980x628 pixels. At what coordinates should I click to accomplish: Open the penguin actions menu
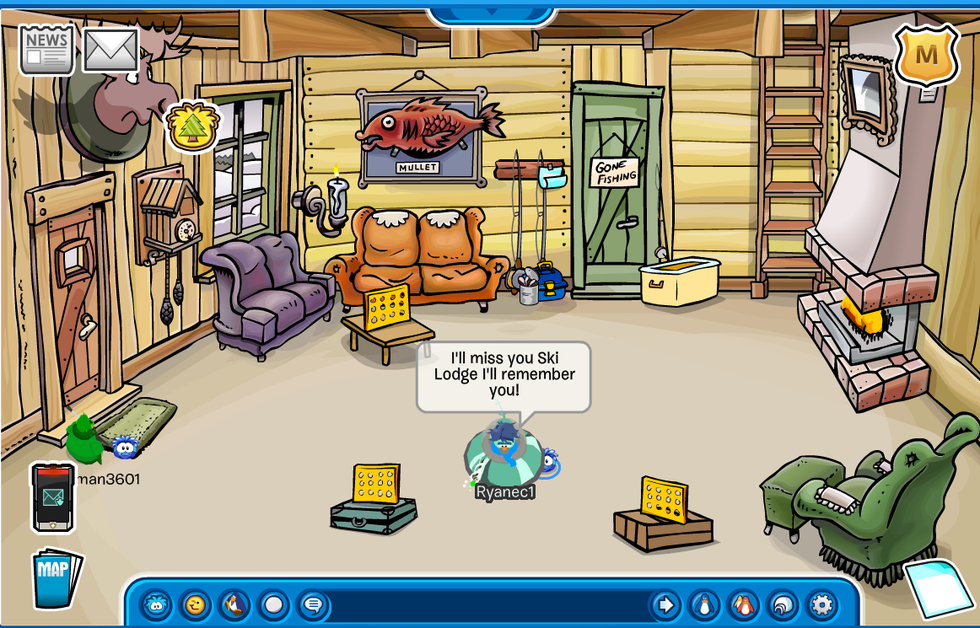coord(234,605)
